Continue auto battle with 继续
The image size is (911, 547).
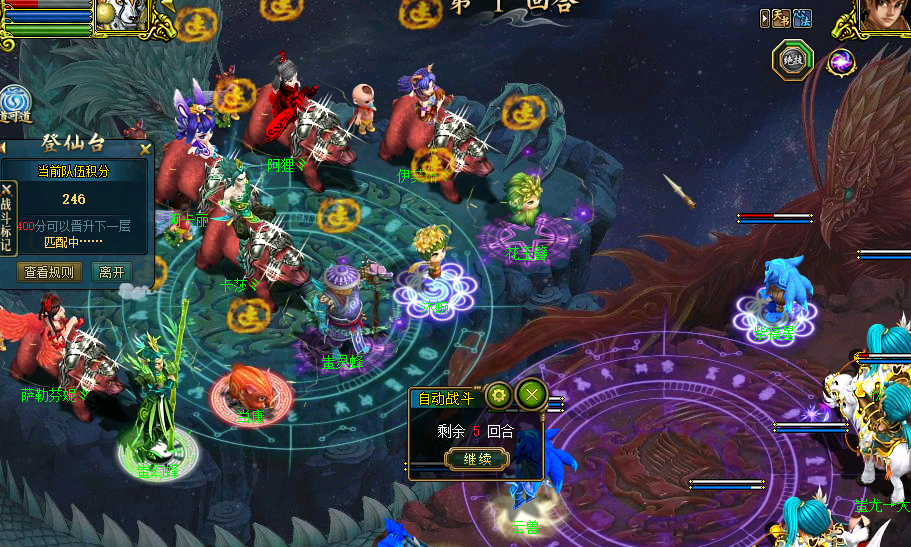(x=476, y=460)
